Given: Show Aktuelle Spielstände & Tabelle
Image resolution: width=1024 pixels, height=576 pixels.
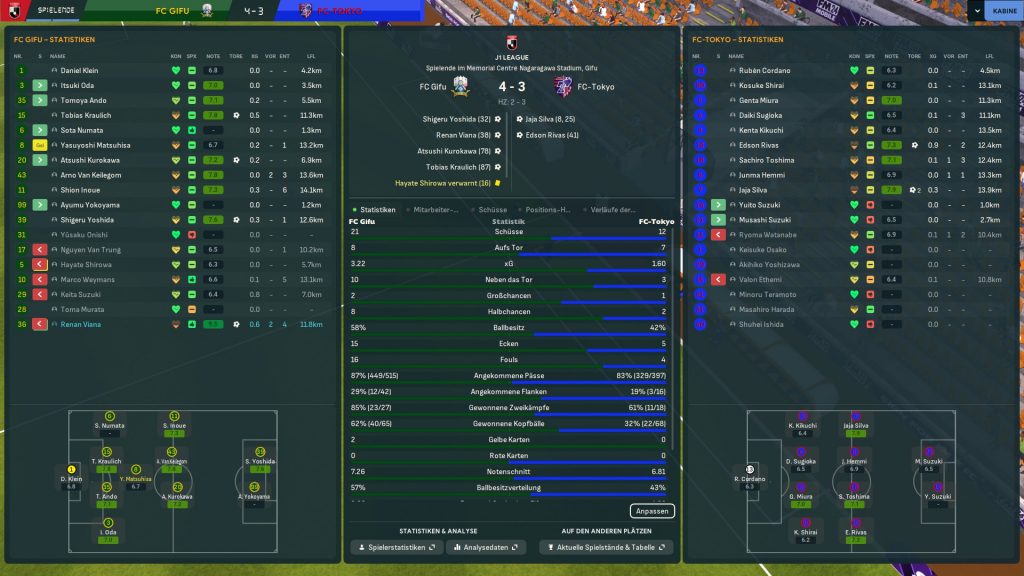Looking at the screenshot, I should (606, 548).
